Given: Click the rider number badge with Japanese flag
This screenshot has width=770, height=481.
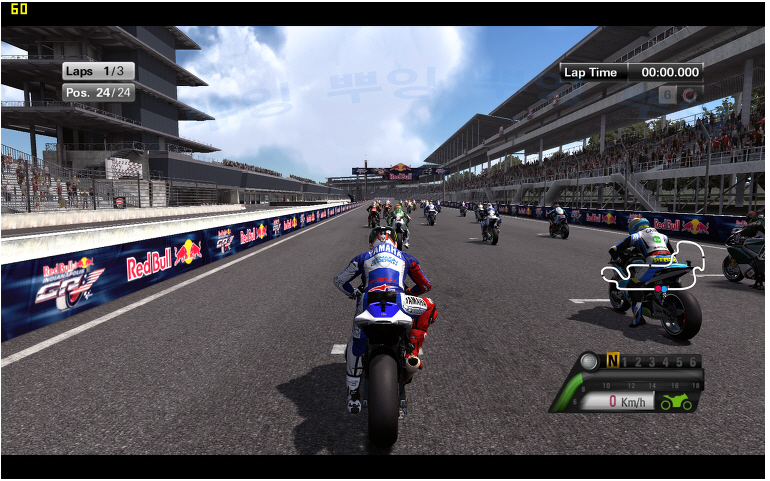Looking at the screenshot, I should pos(680,95).
